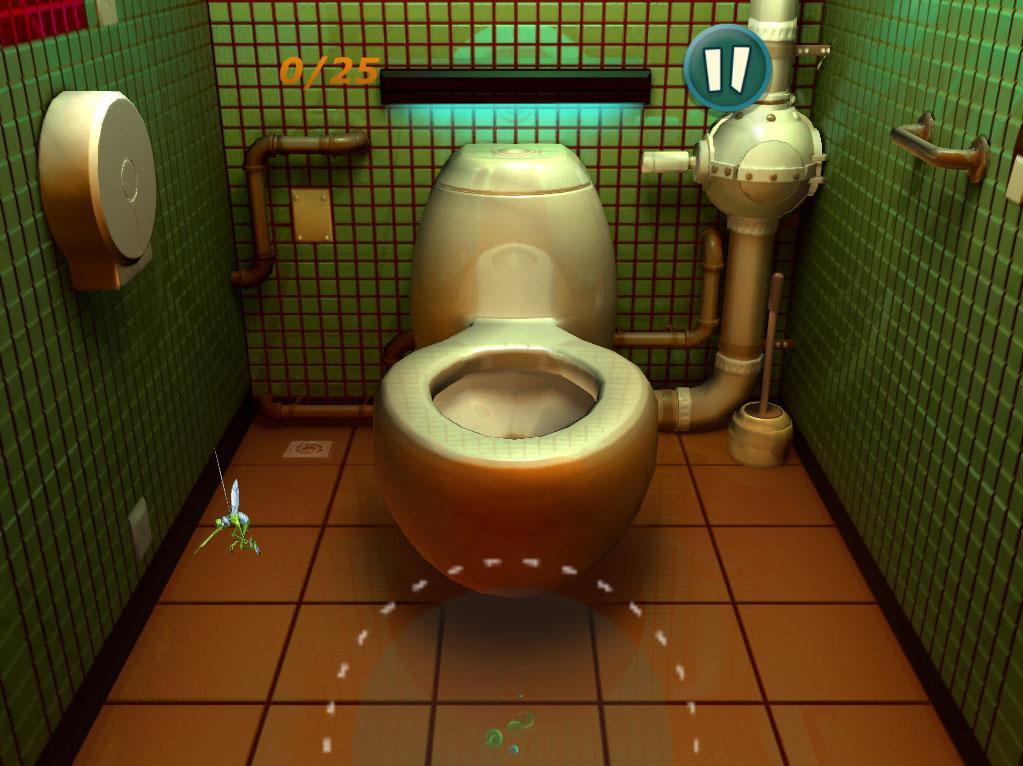1023x766 pixels.
Task: Pause the game with the round button
Action: [x=727, y=66]
